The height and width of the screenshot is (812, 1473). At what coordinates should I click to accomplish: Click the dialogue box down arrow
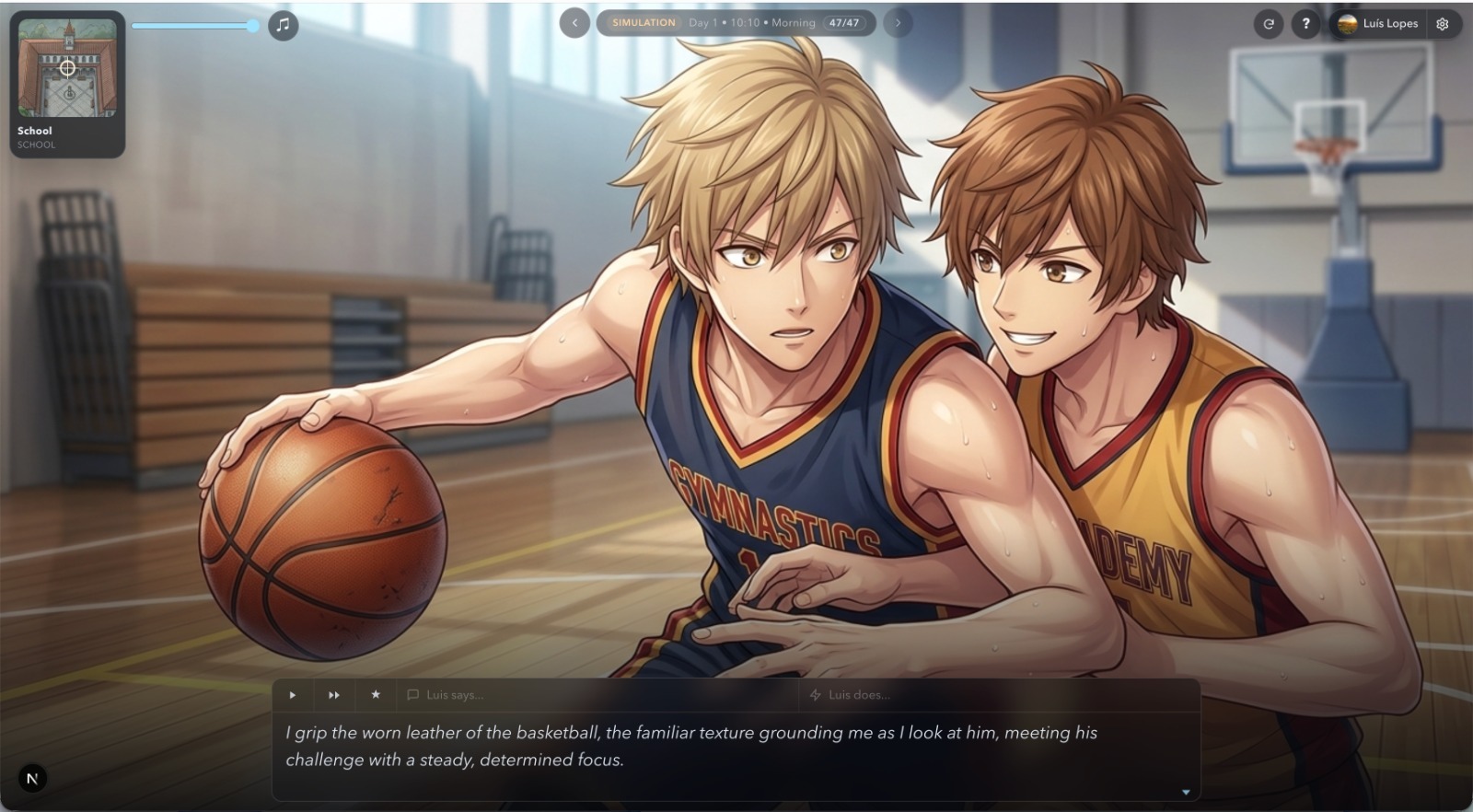(1186, 792)
